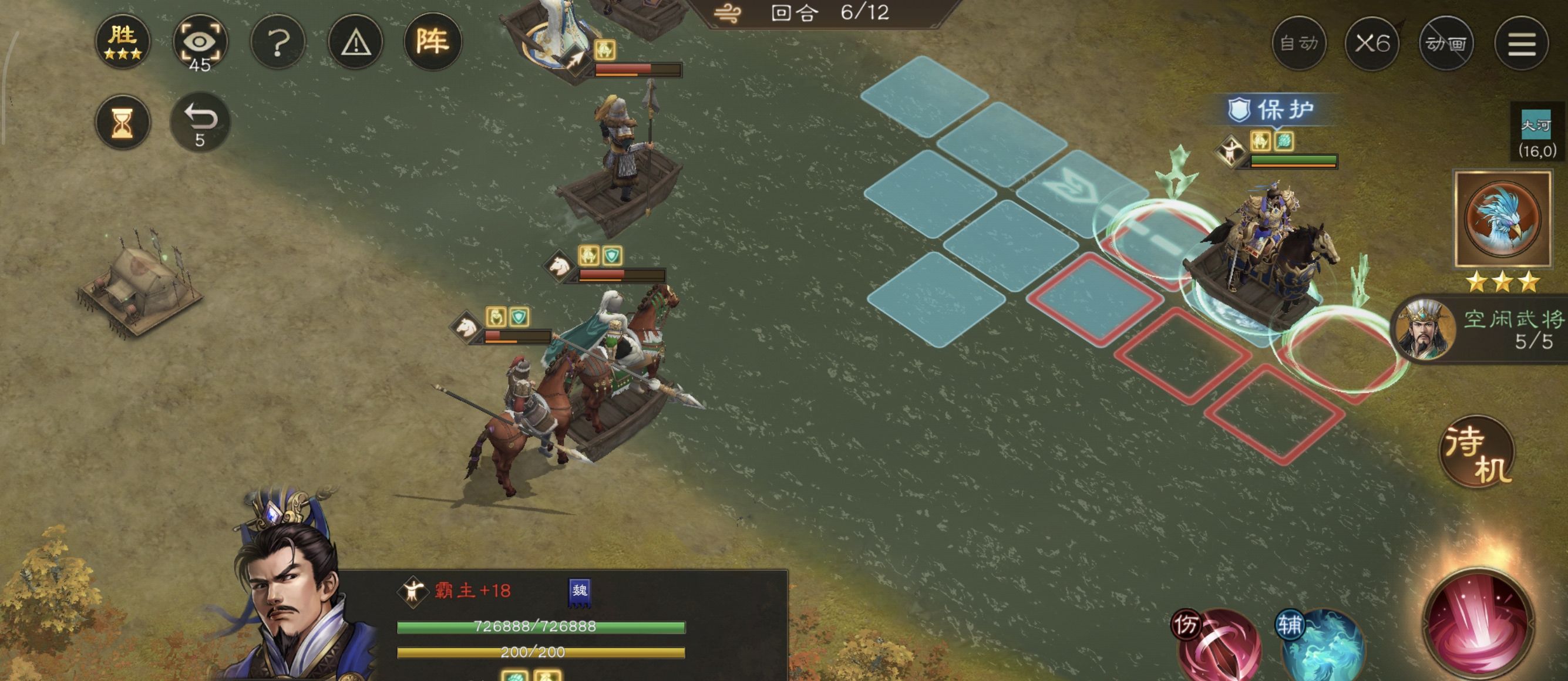Open the formation 阵 button

tap(432, 41)
